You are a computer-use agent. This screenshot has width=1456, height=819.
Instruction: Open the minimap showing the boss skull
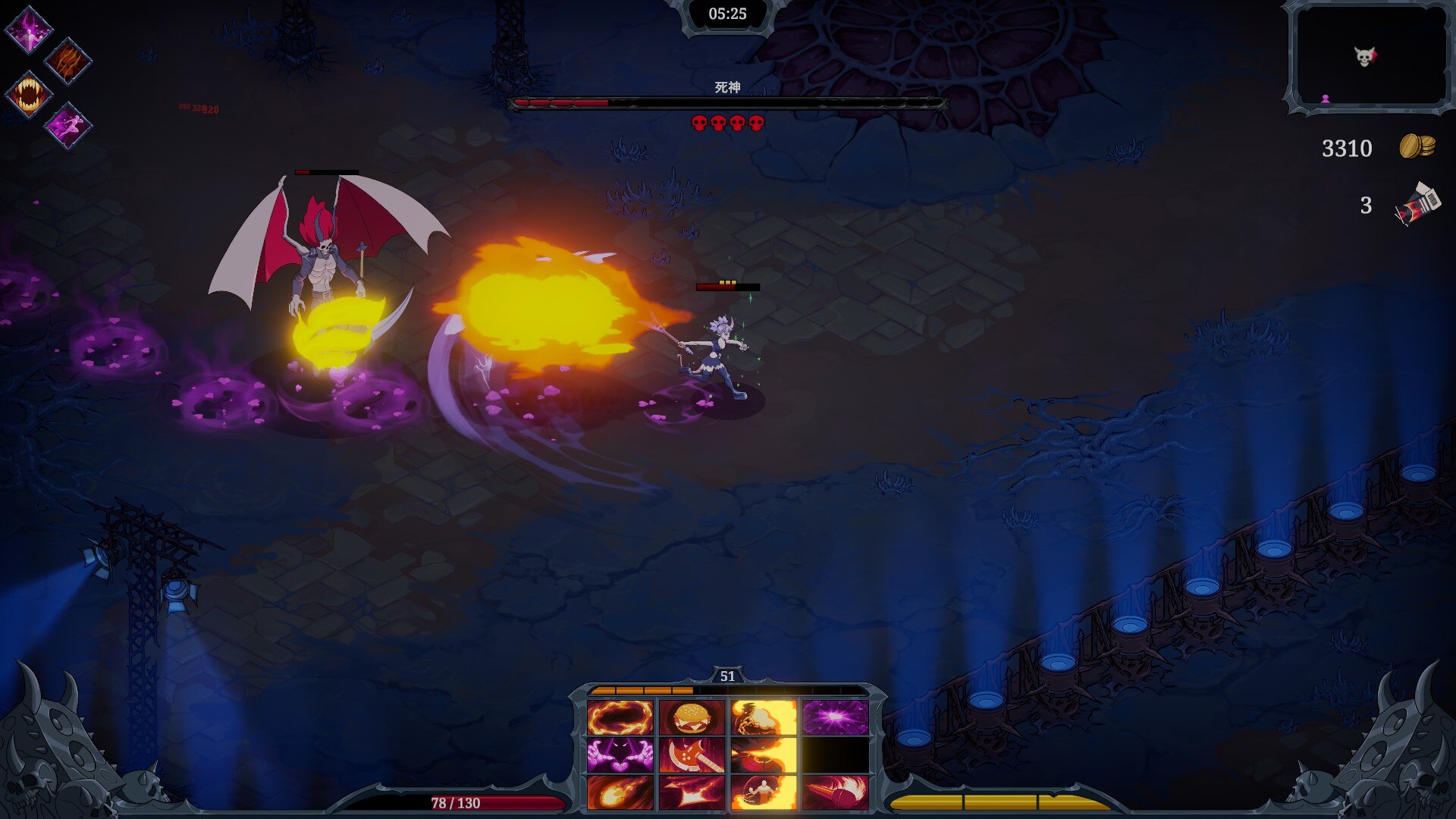[1370, 58]
